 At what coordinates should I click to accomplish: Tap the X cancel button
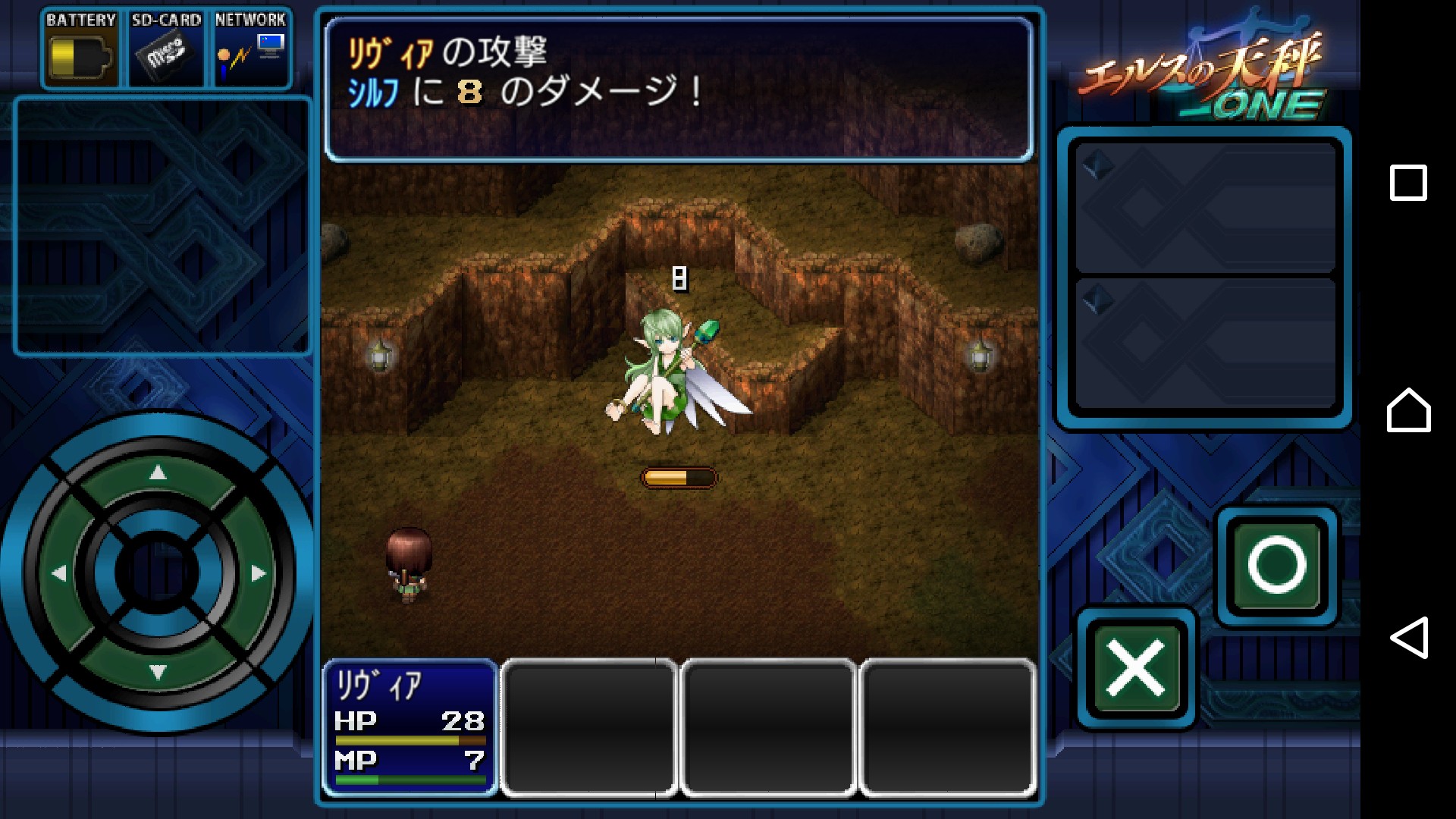coord(1135,668)
